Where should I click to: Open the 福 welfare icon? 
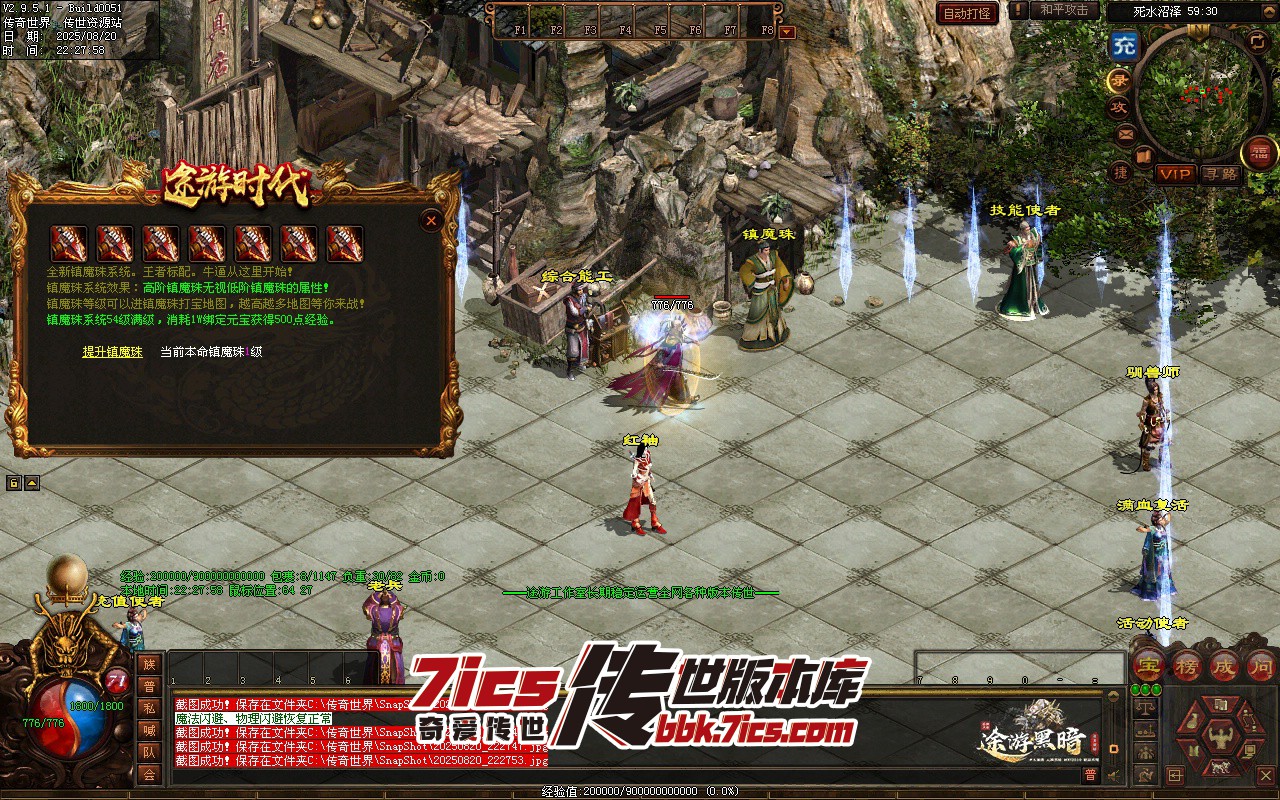[1259, 152]
